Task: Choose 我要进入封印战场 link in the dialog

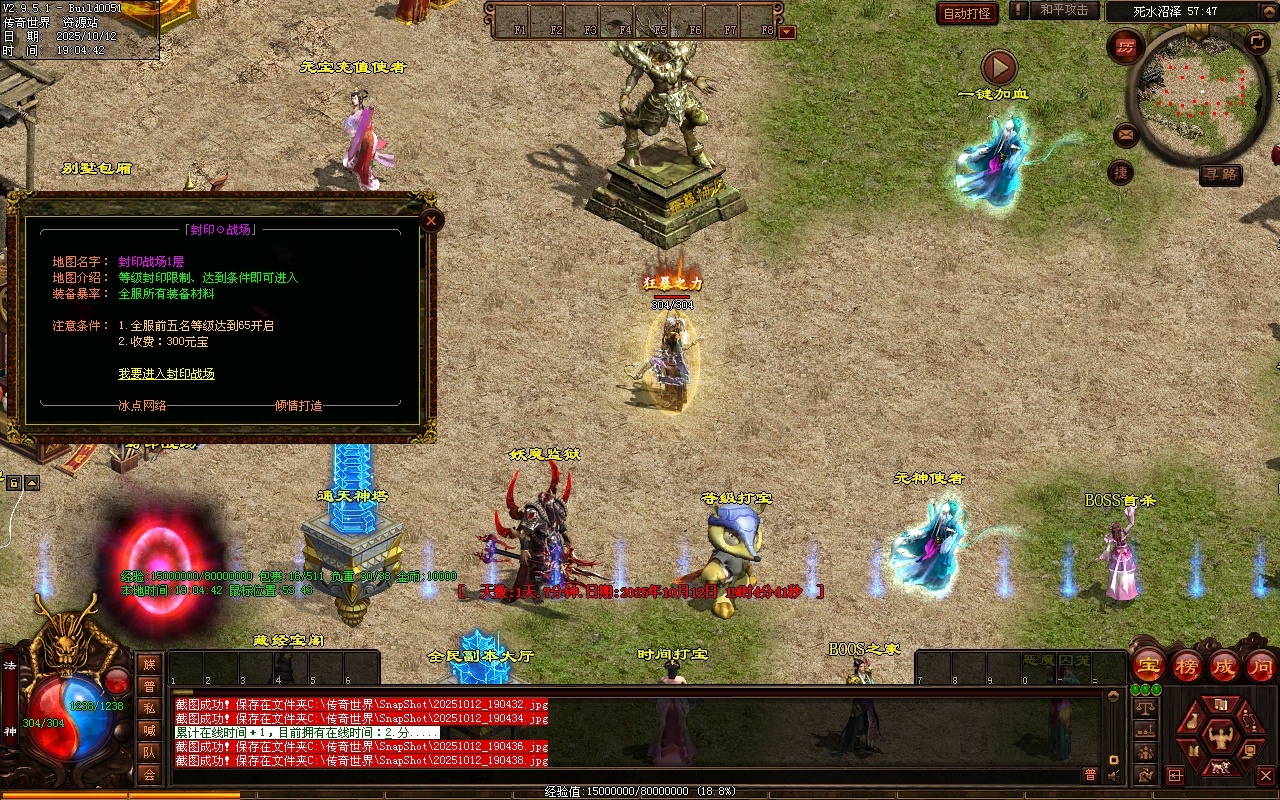Action: (x=166, y=374)
